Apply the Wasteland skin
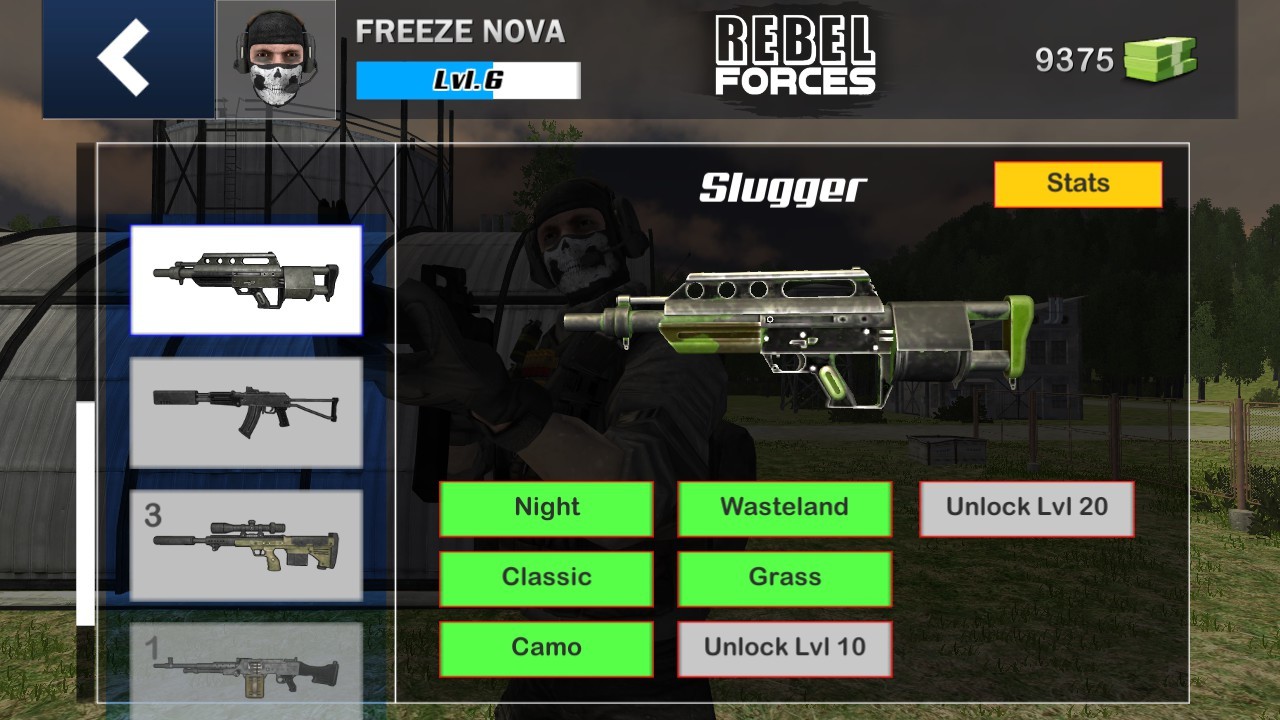This screenshot has height=720, width=1280. pyautogui.click(x=784, y=508)
